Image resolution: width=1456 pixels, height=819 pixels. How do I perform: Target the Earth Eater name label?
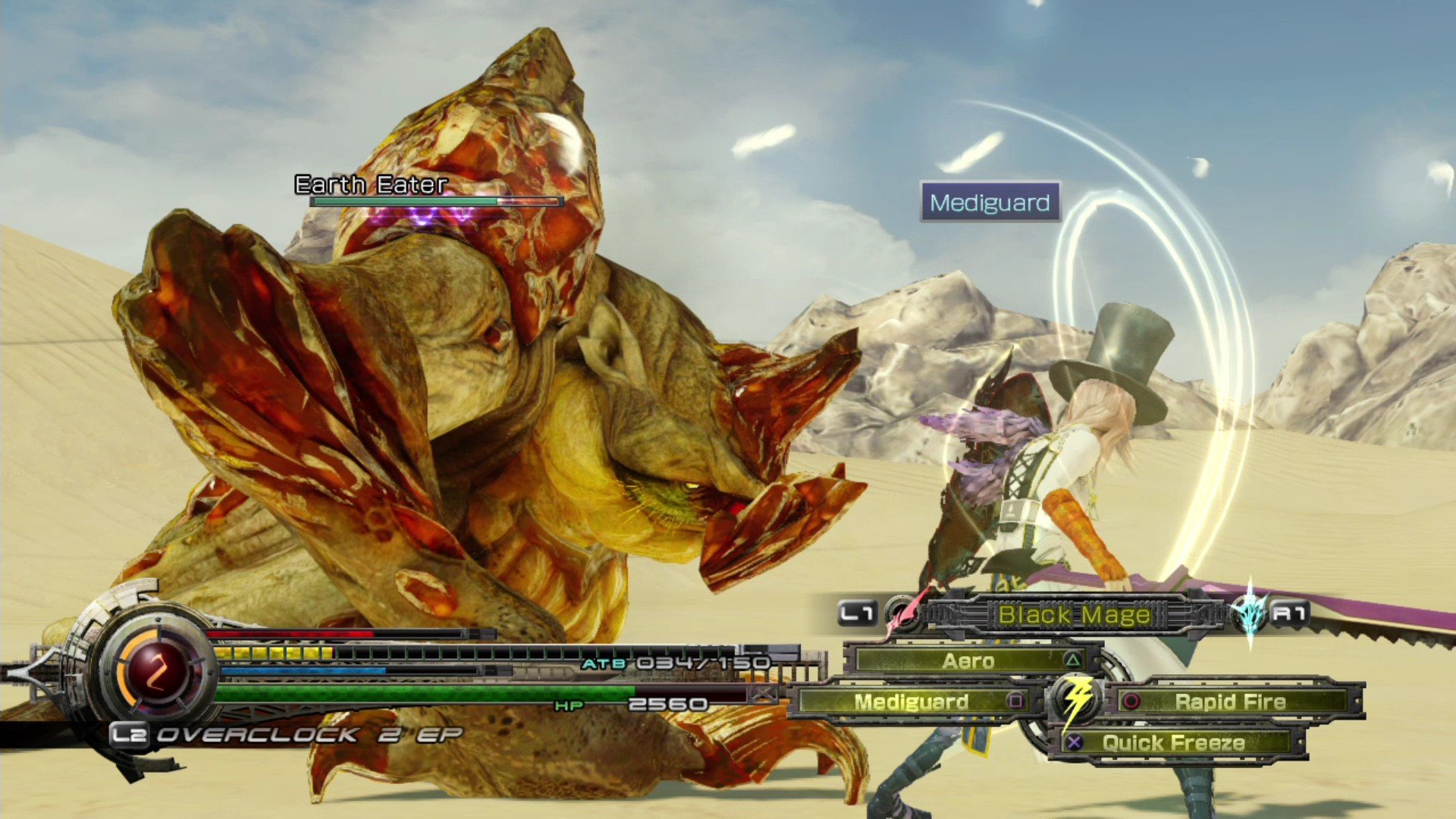pos(371,184)
